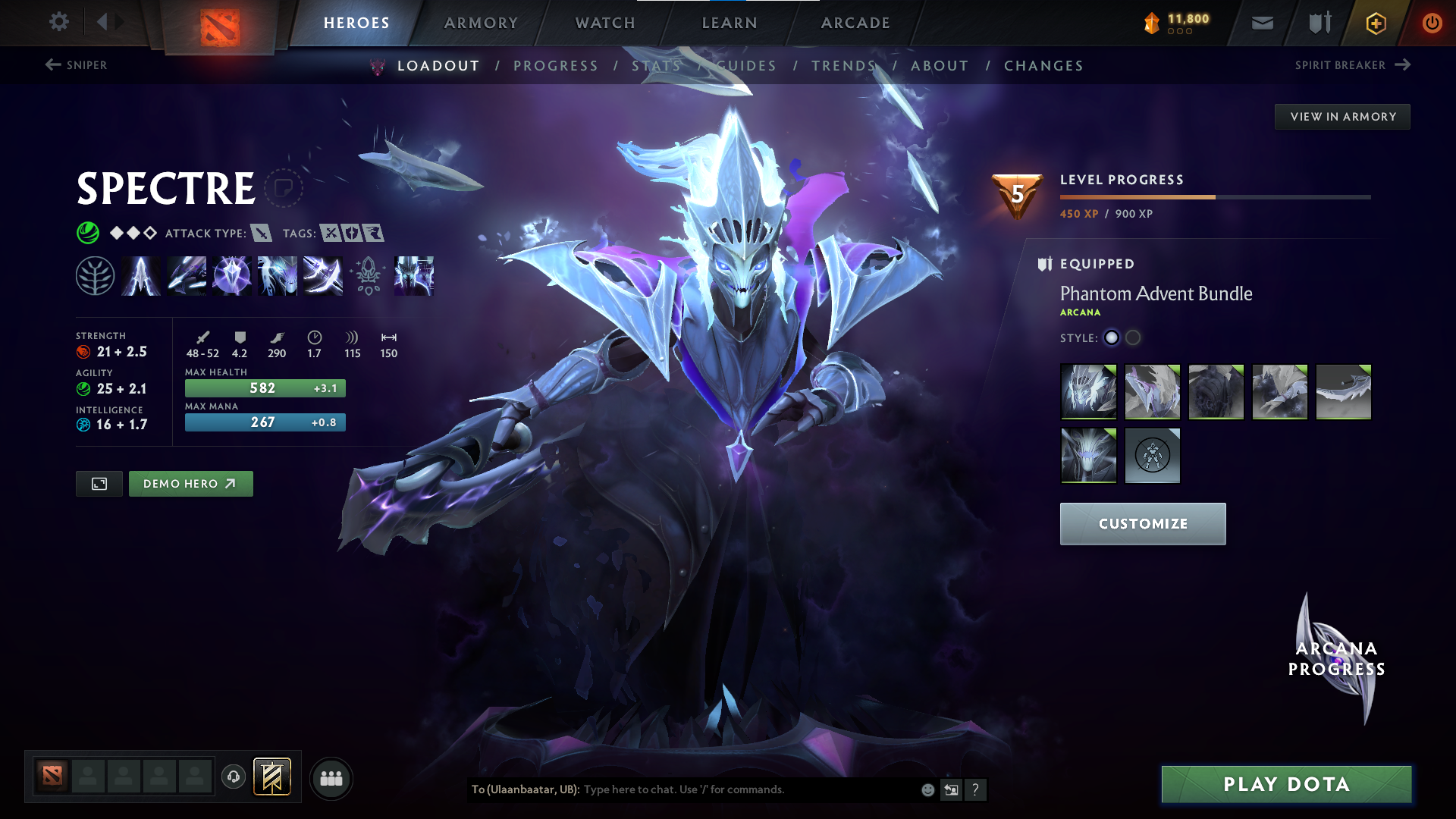Click the coach headset icon near party slots

coord(233,778)
